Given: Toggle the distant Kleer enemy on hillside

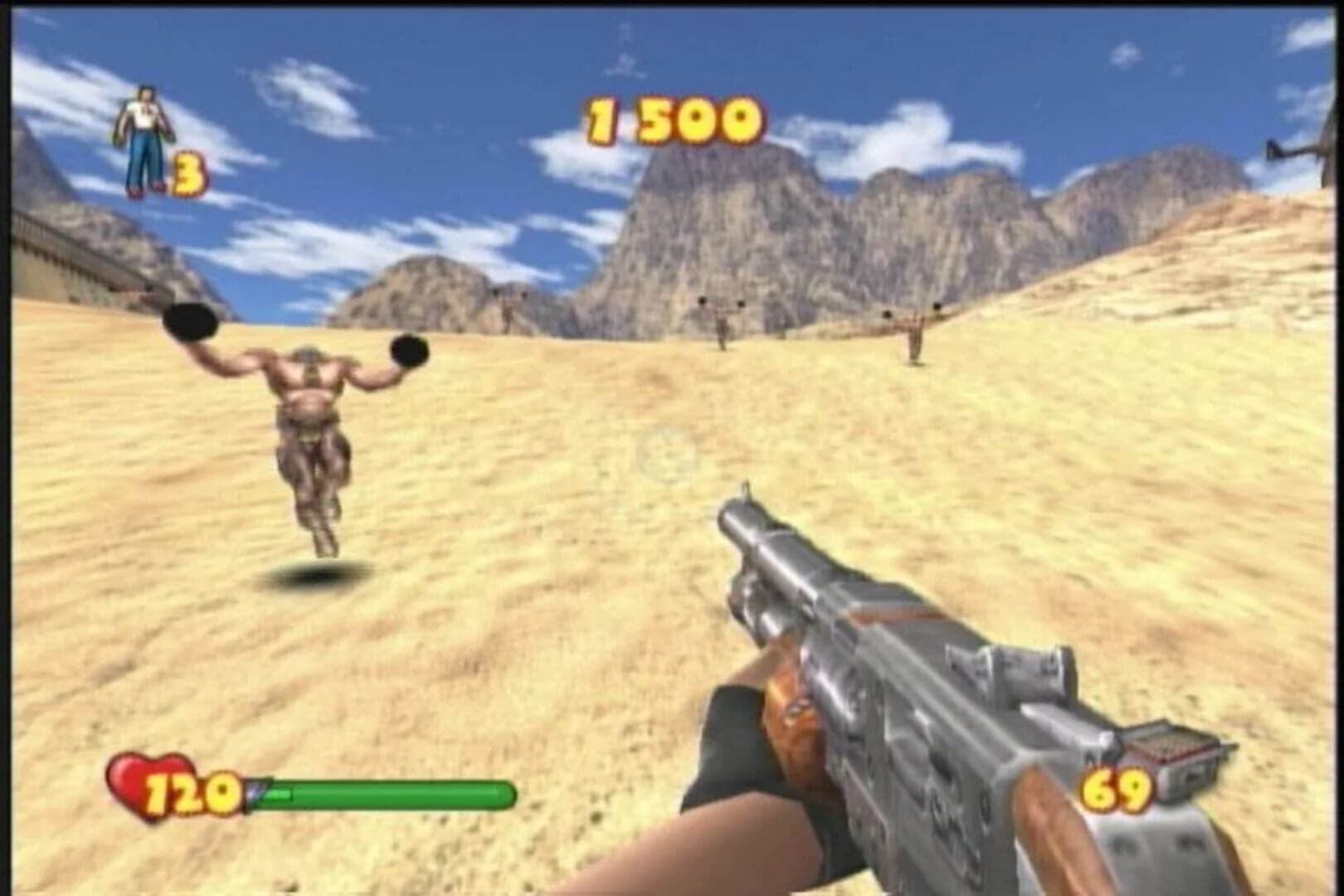Looking at the screenshot, I should coord(506,311).
